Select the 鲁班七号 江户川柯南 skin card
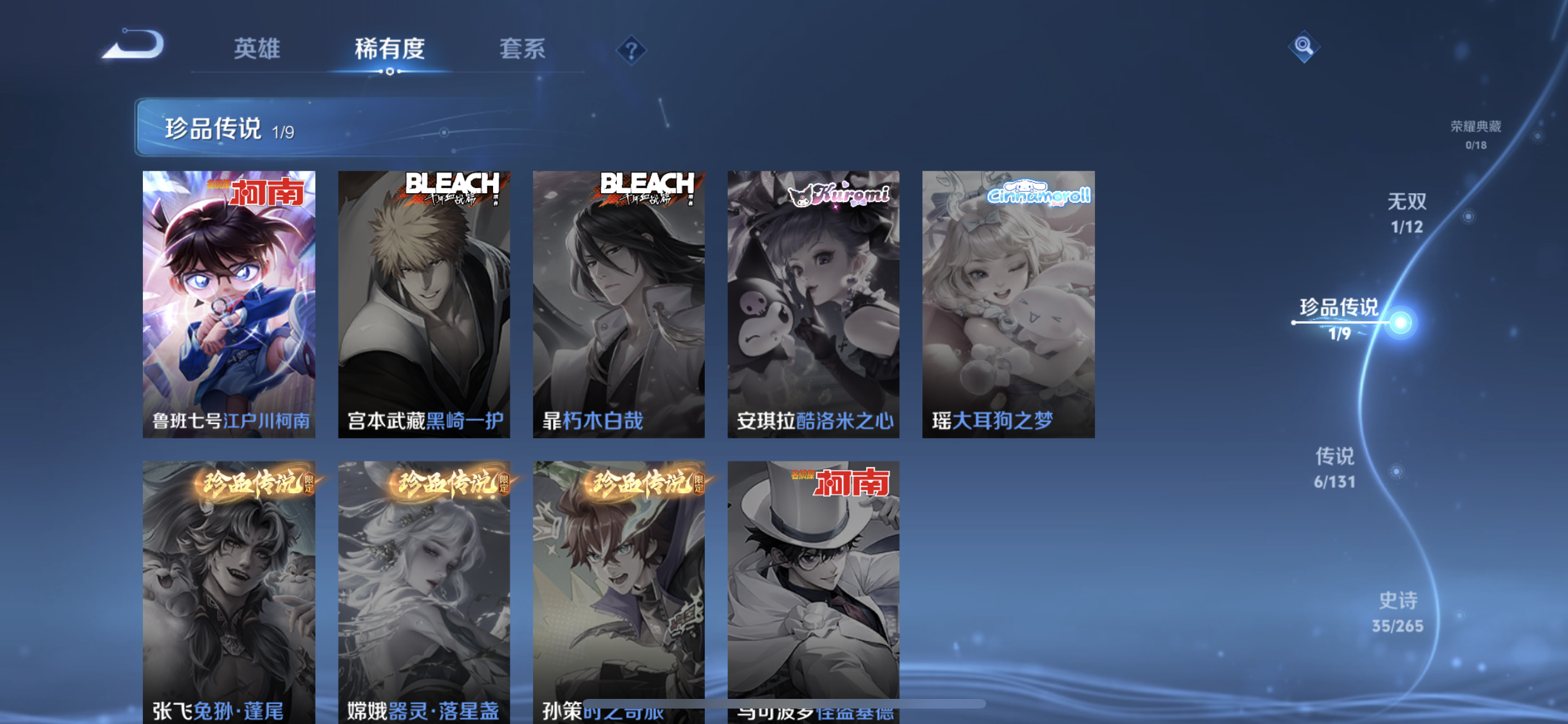Image resolution: width=1568 pixels, height=724 pixels. (230, 302)
